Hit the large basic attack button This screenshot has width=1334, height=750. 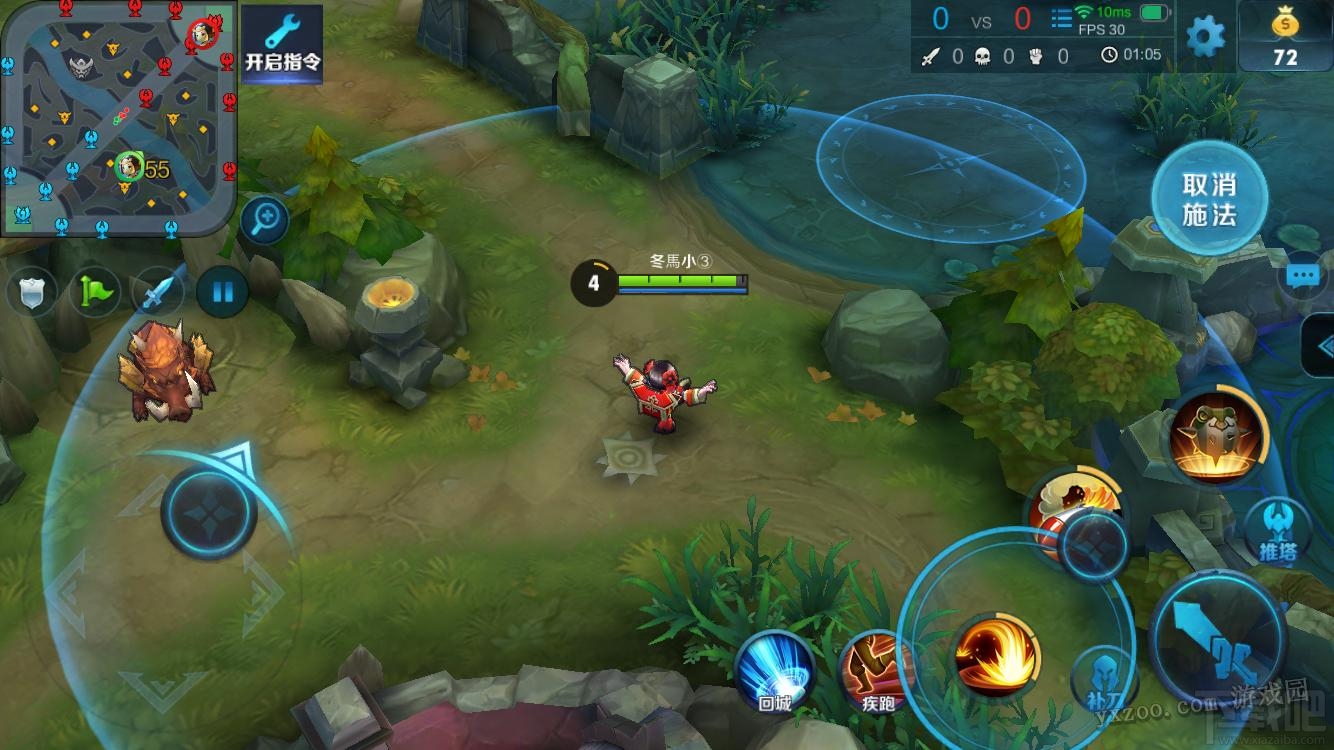click(1218, 633)
